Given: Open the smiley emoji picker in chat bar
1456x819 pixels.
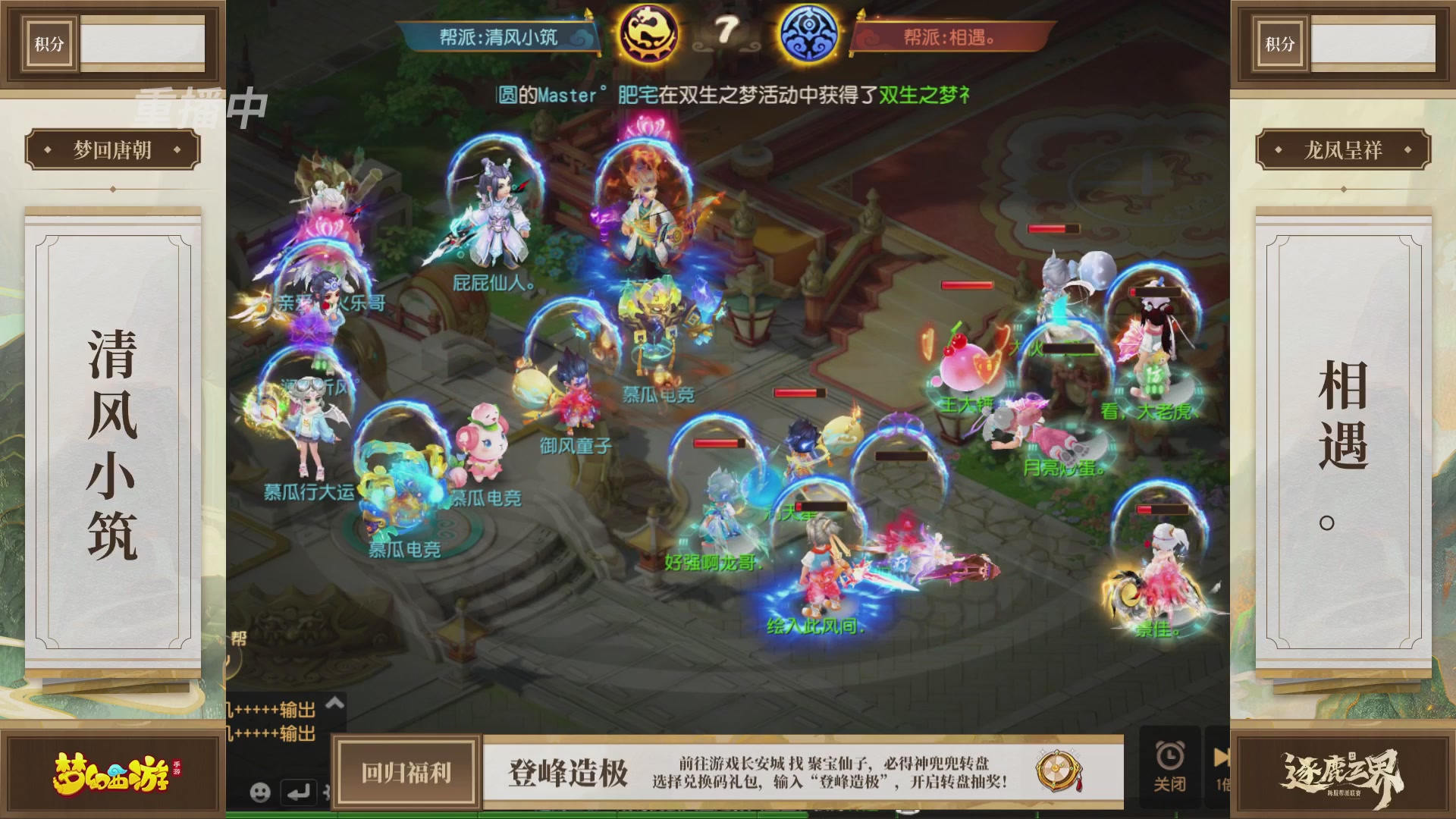Looking at the screenshot, I should [x=262, y=791].
